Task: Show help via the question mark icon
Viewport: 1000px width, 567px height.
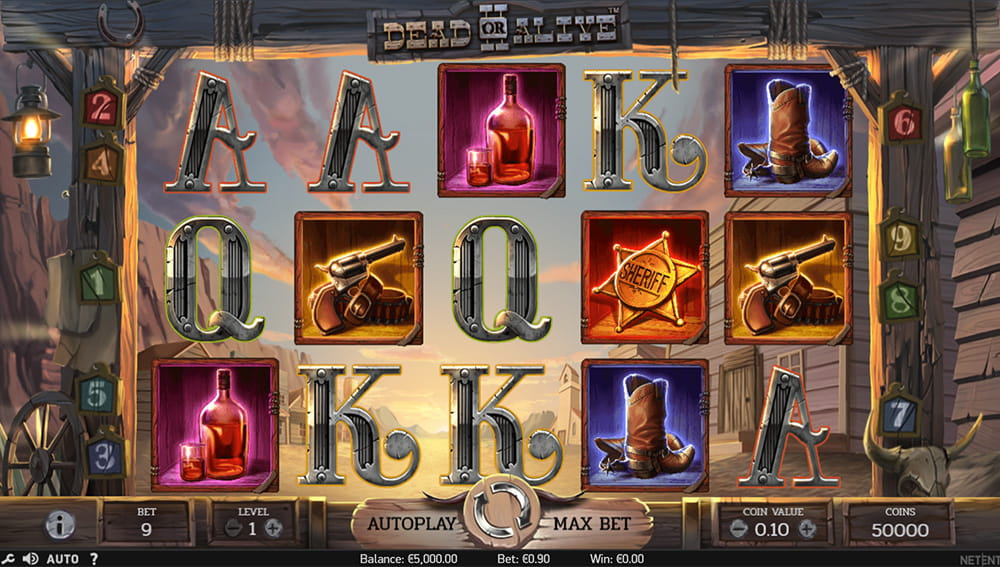Action: coord(94,559)
